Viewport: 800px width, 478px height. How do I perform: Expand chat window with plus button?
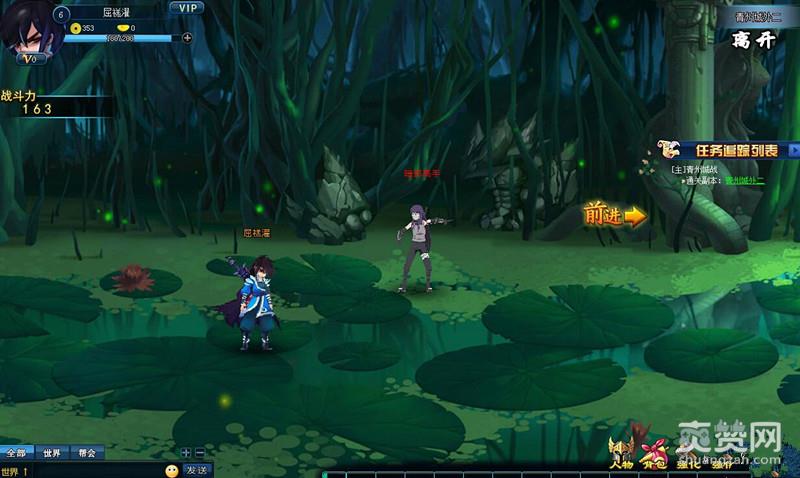[x=186, y=453]
